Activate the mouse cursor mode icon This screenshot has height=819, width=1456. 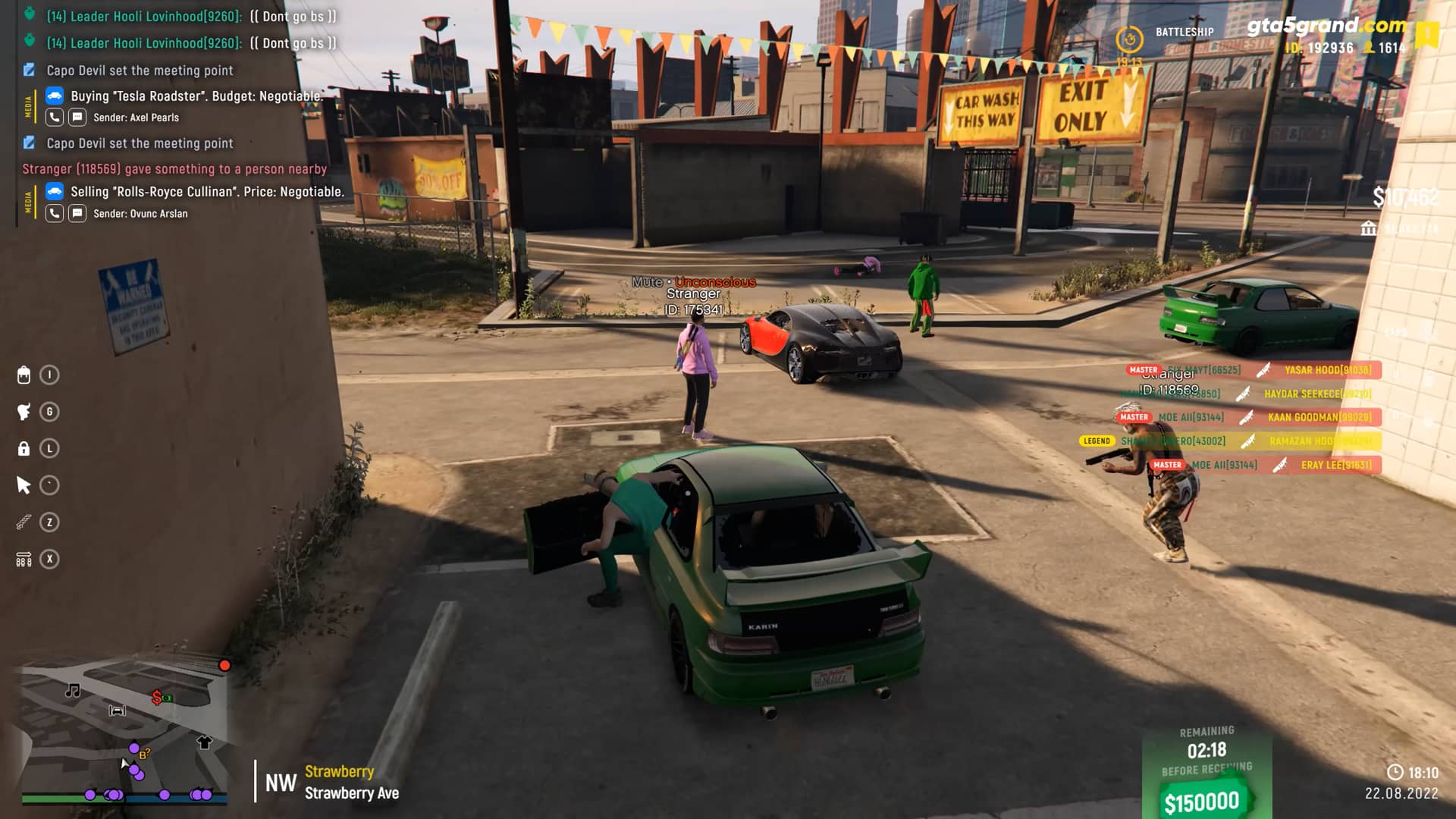24,485
